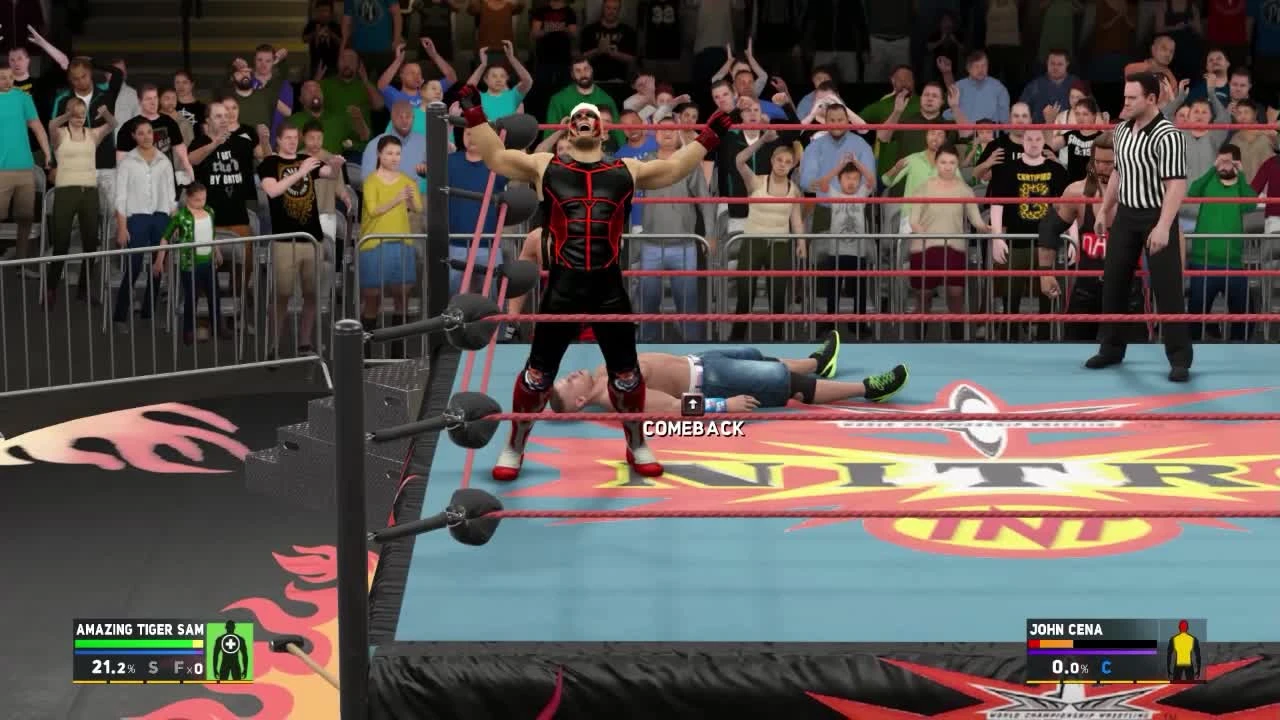Screen dimensions: 1280x720
Task: Toggle Amazing Tiger Sam's HUD nameplate
Action: tap(141, 628)
